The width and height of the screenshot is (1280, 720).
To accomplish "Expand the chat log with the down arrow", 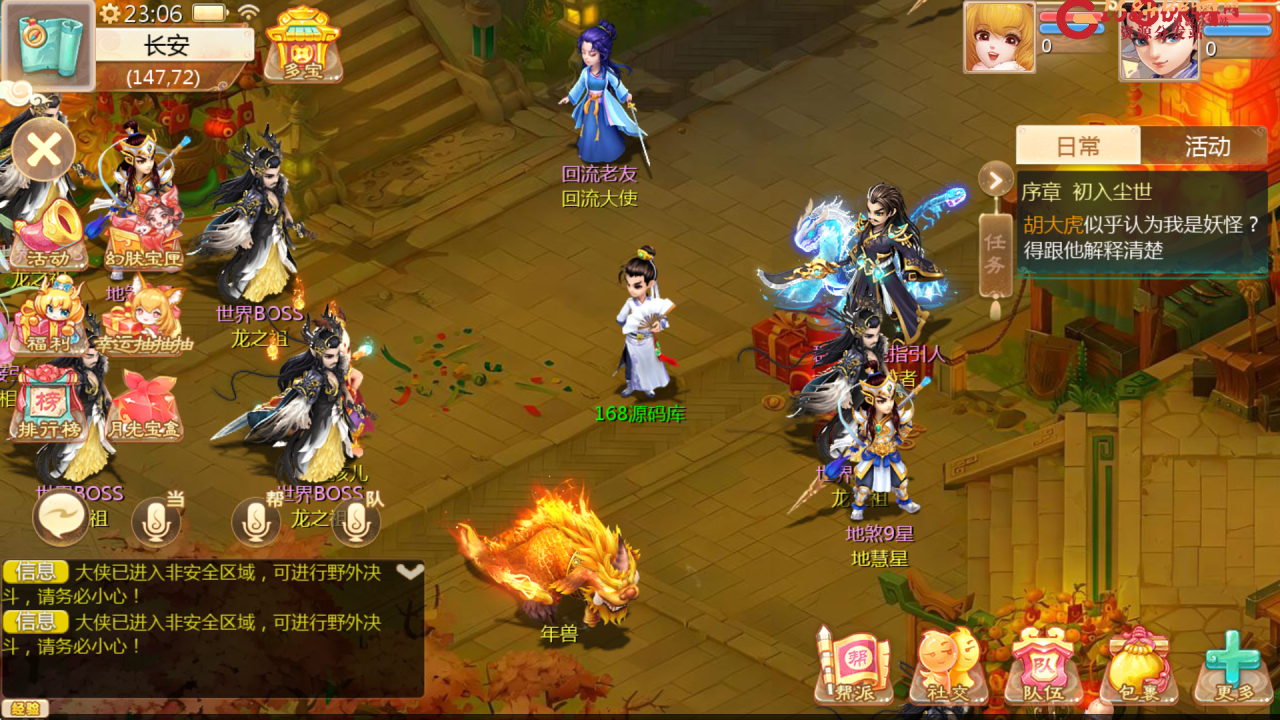I will [410, 572].
